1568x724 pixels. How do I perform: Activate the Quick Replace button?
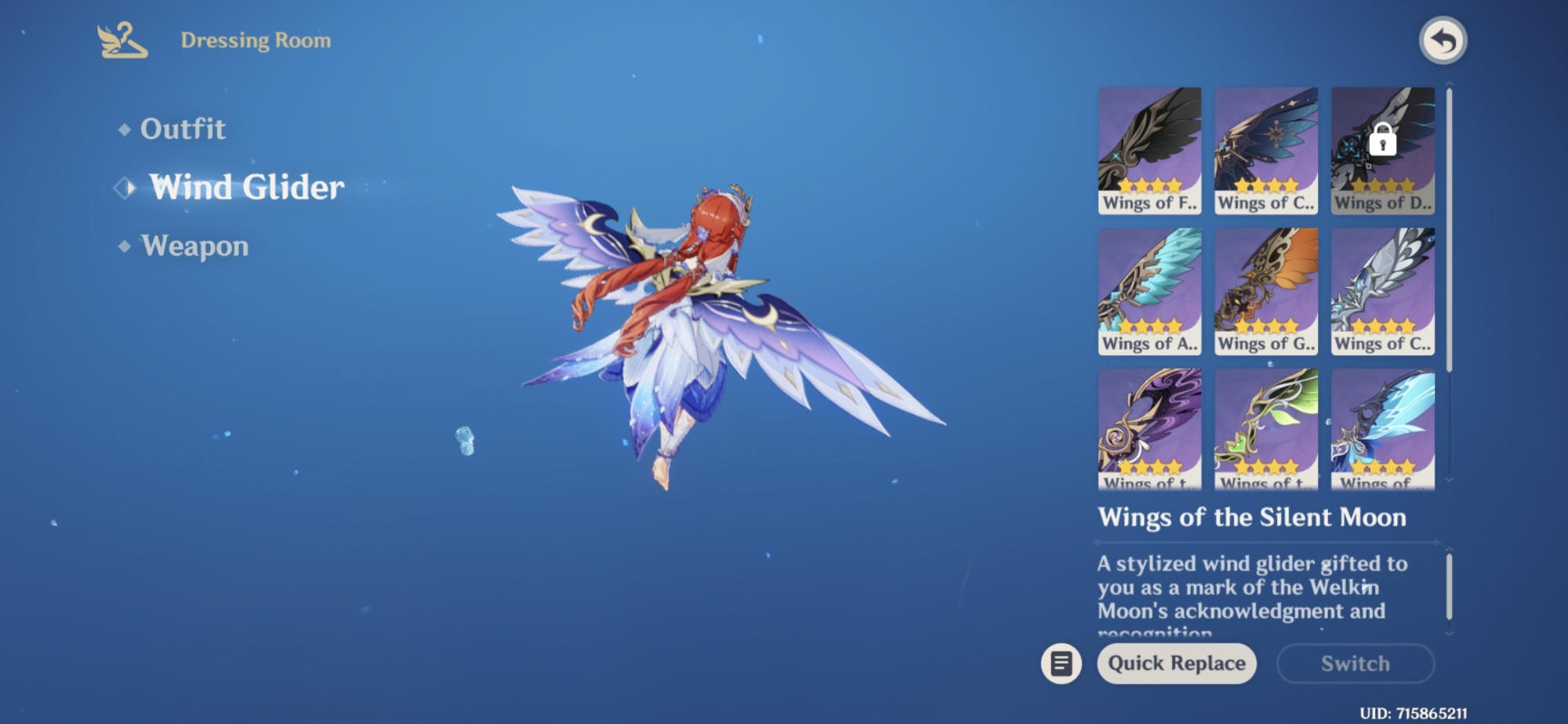[x=1176, y=664]
